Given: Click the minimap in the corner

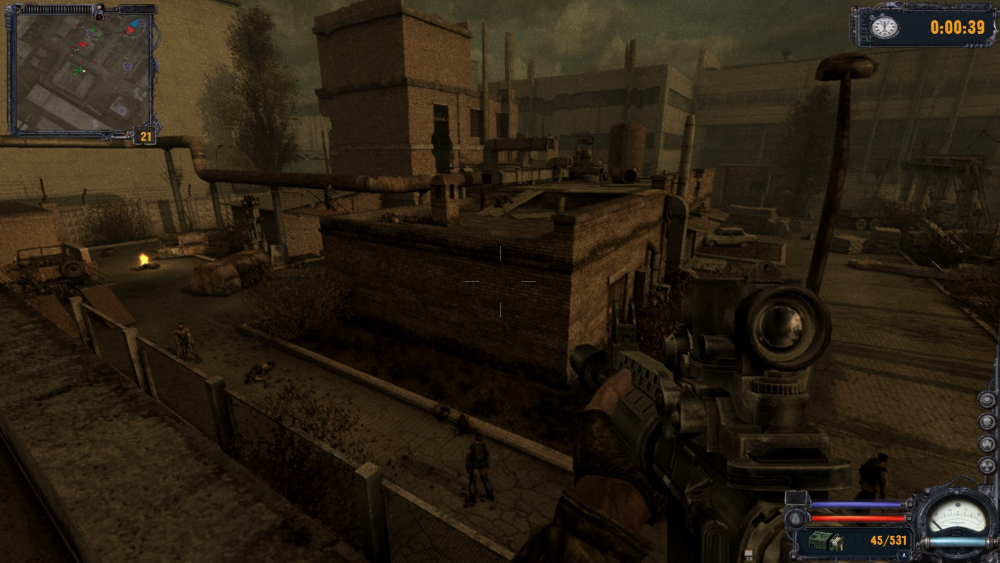Looking at the screenshot, I should [80, 70].
